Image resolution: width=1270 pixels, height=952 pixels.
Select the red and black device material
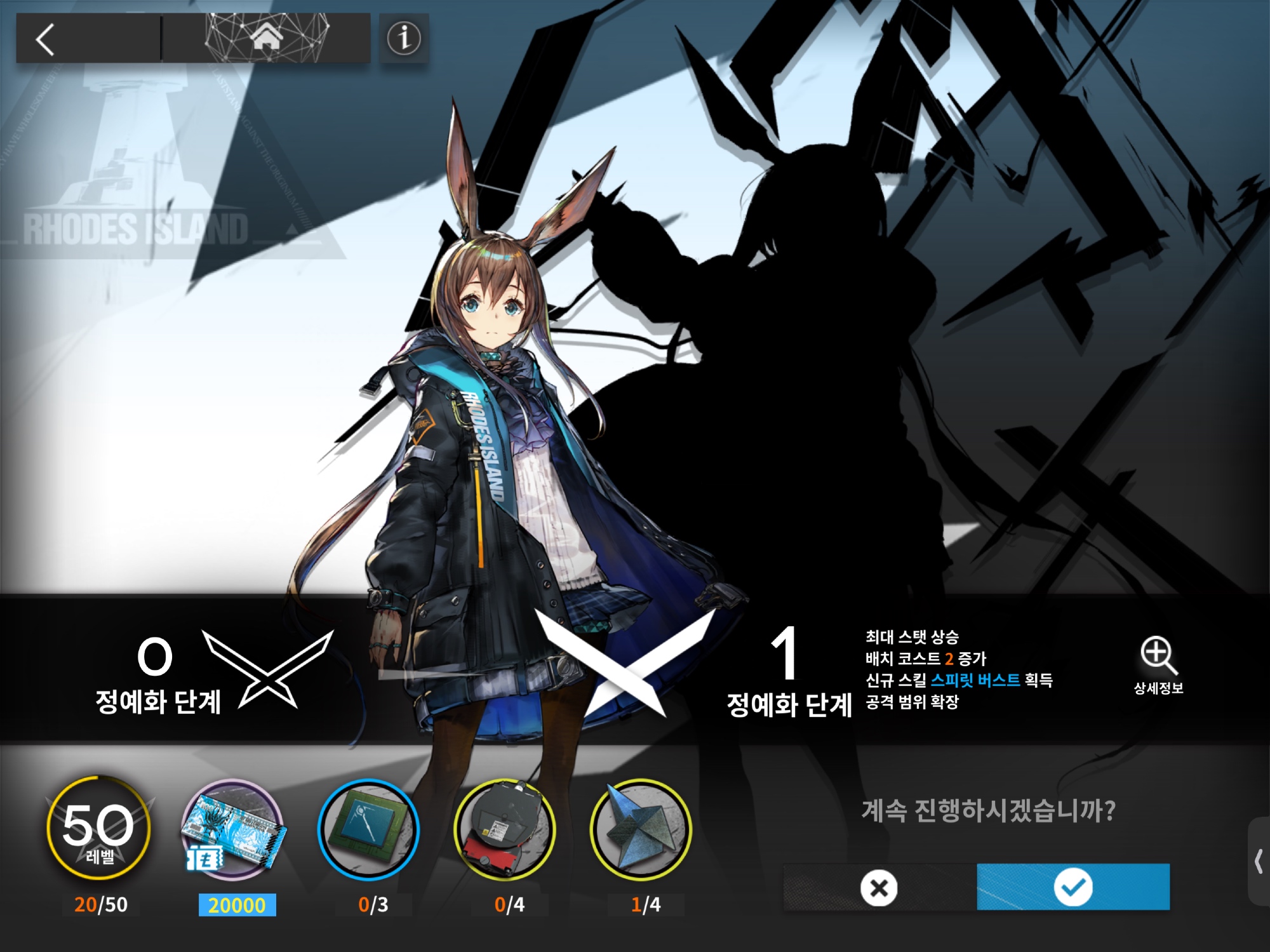(x=505, y=829)
